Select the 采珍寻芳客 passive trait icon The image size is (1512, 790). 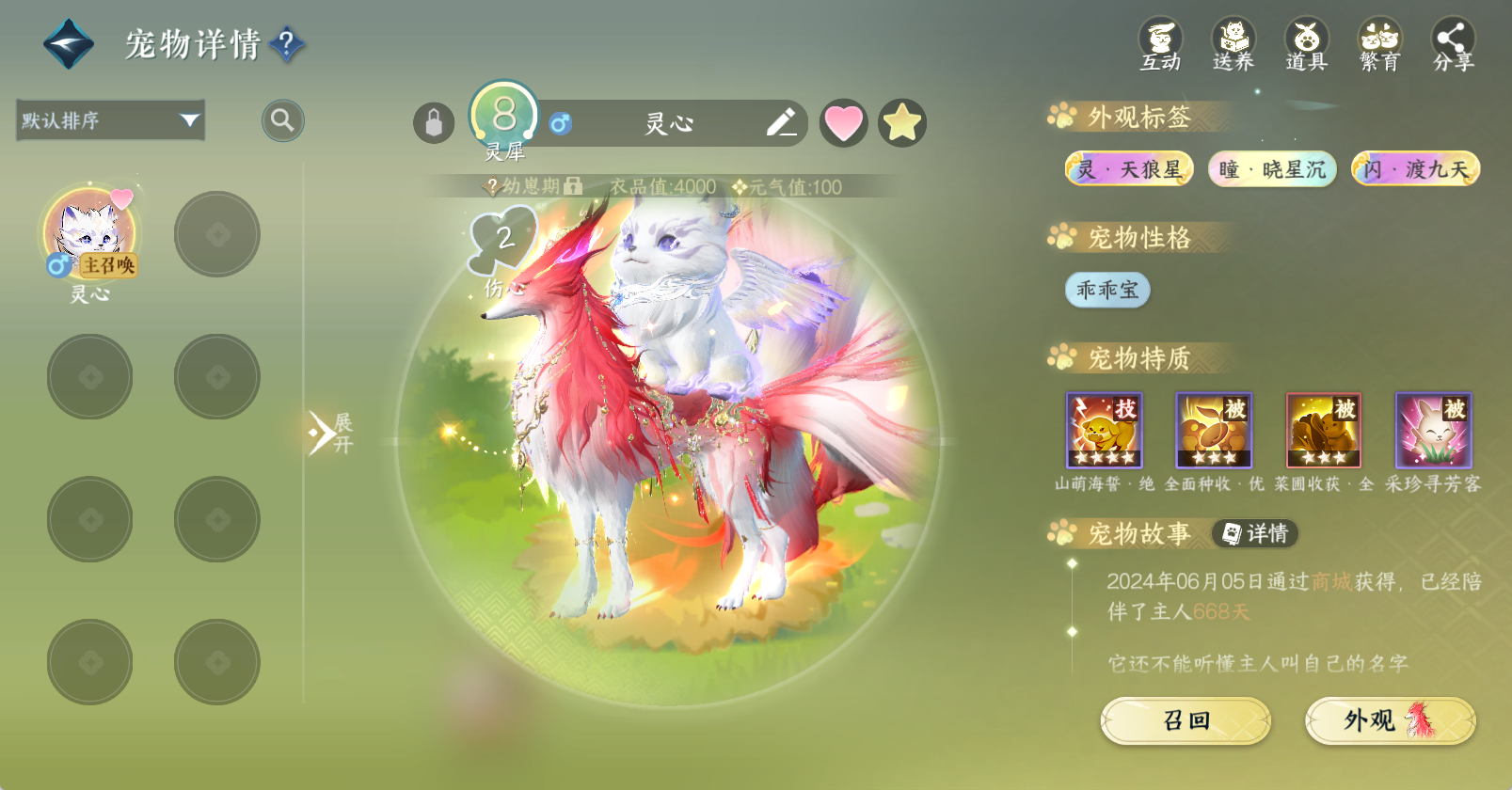[1433, 431]
